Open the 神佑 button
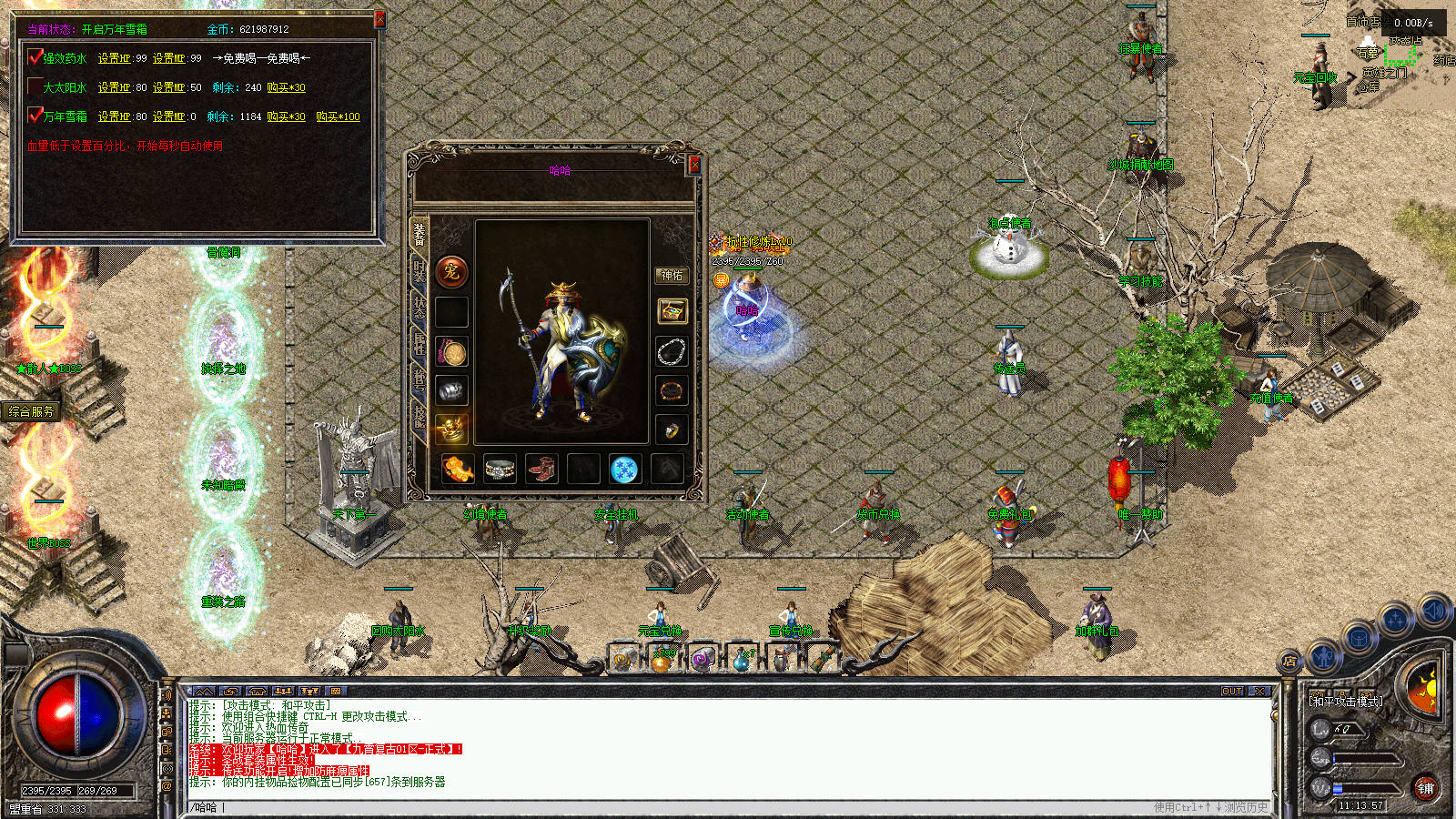Viewport: 1456px width, 819px height. [x=672, y=276]
